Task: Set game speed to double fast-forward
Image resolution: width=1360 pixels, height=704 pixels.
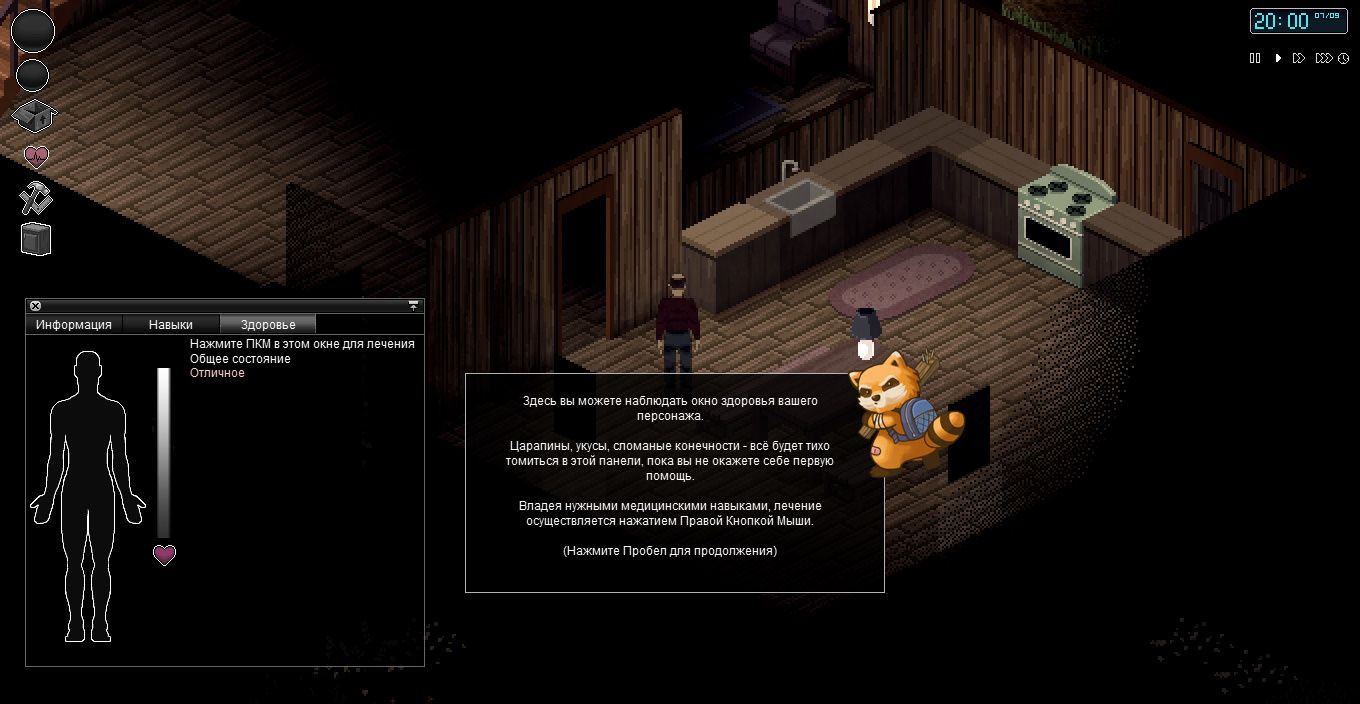Action: click(x=1298, y=58)
